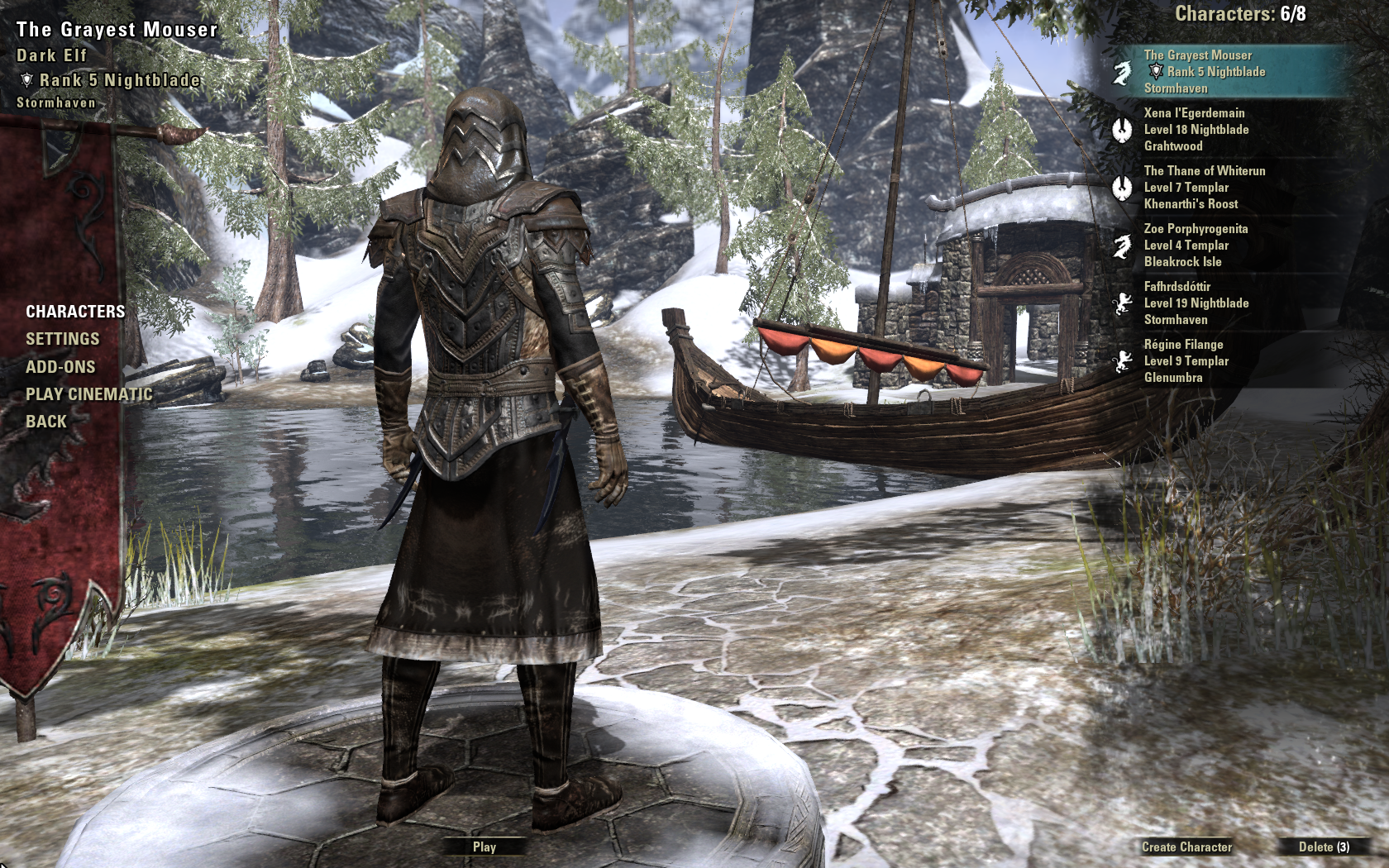Viewport: 1389px width, 868px height.
Task: Click the Play button
Action: pos(484,847)
